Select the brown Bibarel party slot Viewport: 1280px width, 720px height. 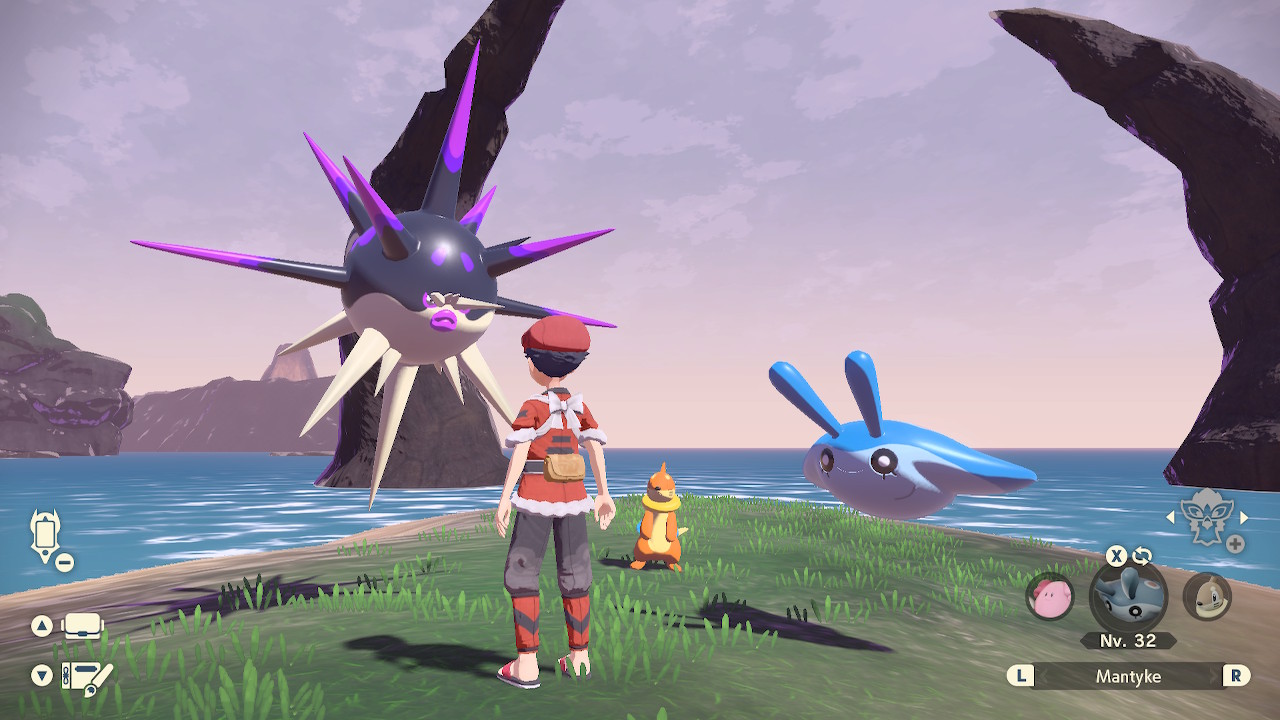pyautogui.click(x=1206, y=597)
